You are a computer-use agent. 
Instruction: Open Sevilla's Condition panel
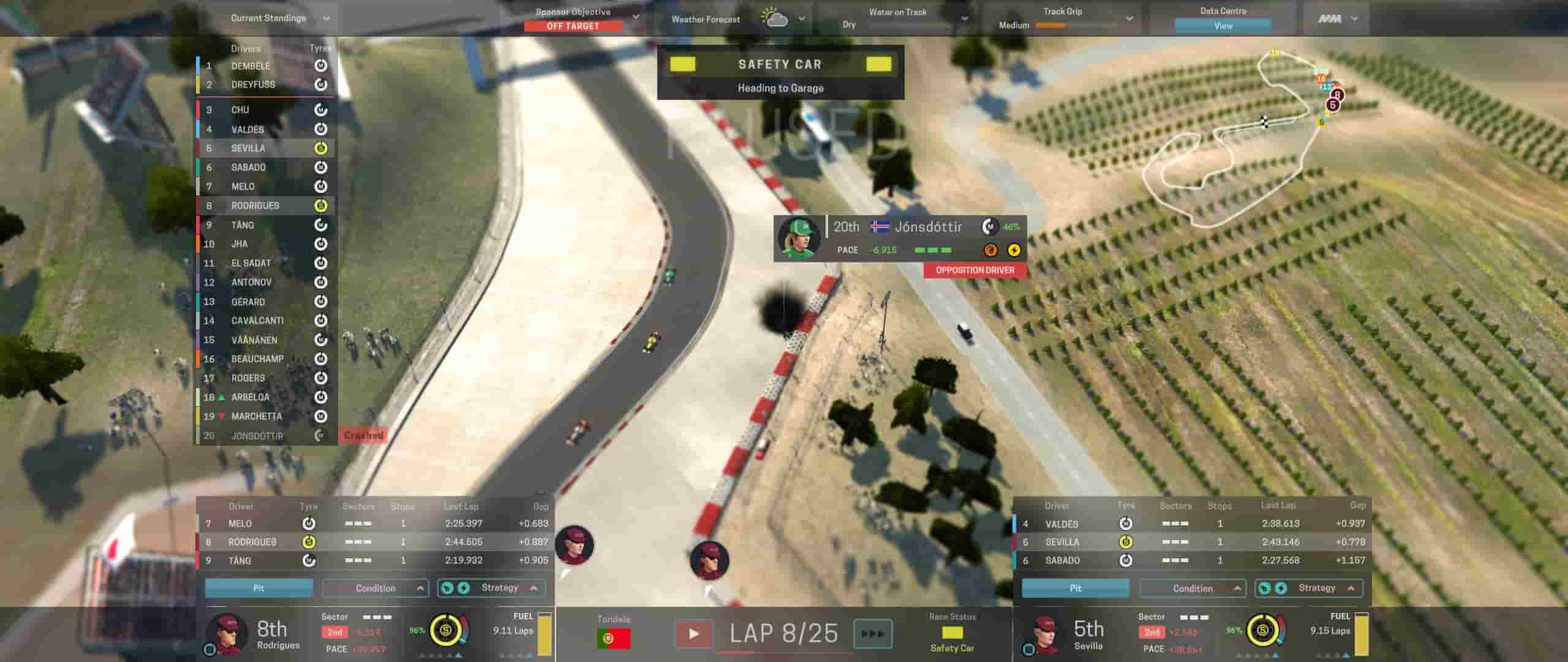(1192, 588)
